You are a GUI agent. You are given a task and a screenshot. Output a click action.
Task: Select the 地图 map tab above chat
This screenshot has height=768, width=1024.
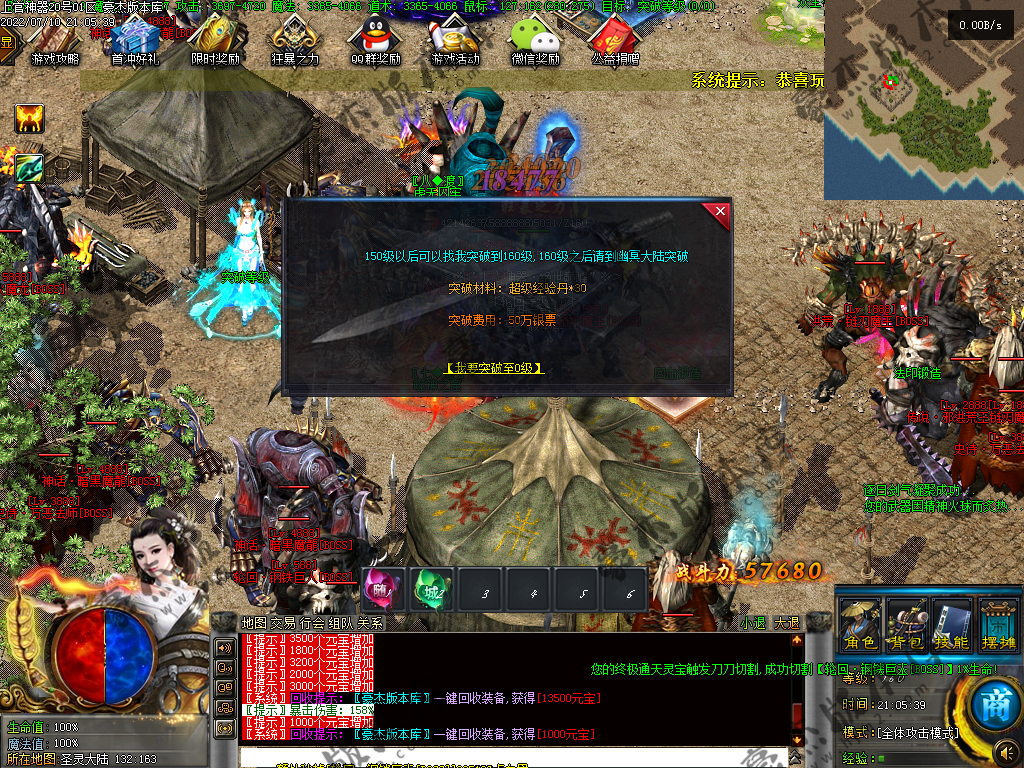point(254,623)
